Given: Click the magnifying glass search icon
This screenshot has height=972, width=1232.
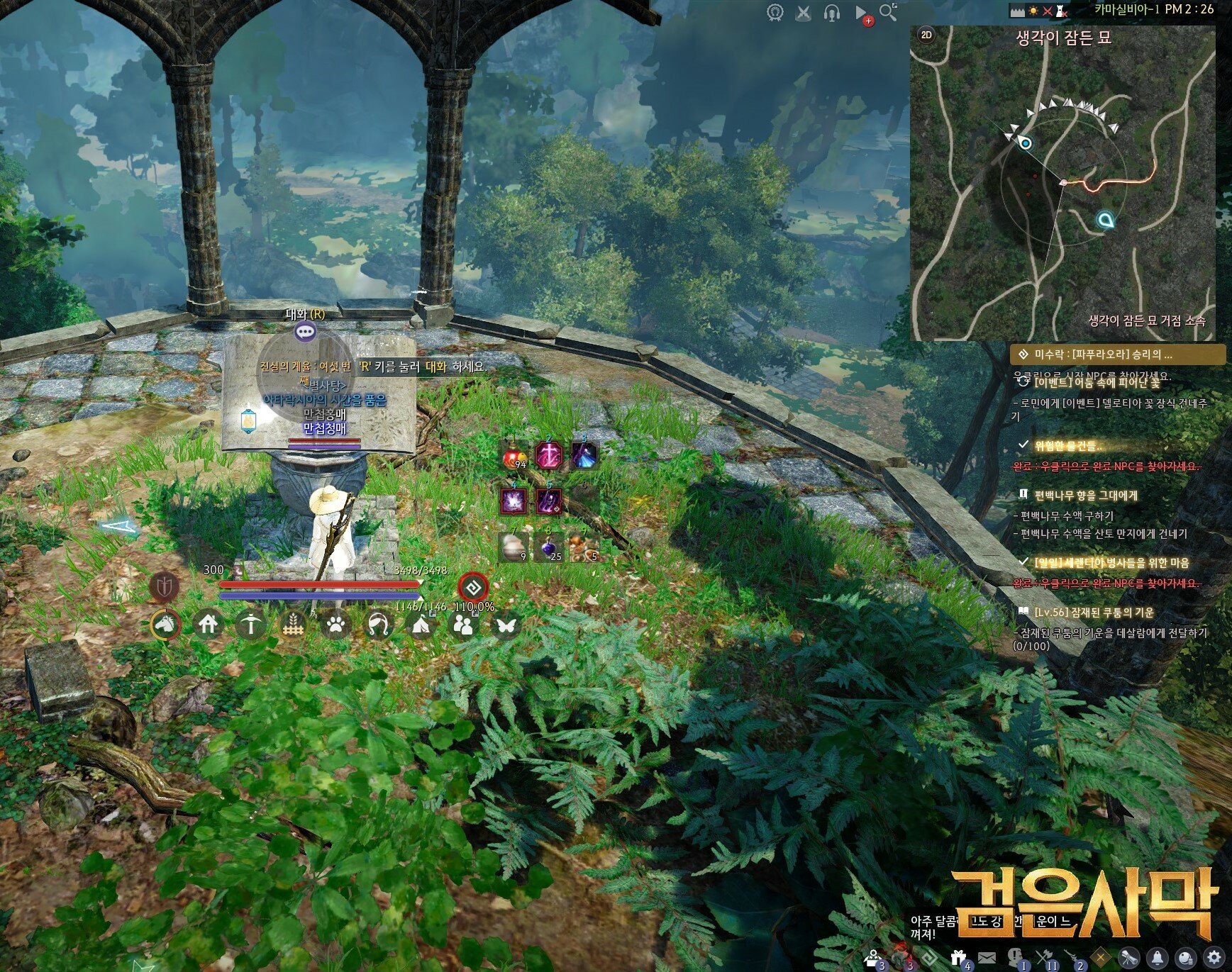Looking at the screenshot, I should [887, 12].
